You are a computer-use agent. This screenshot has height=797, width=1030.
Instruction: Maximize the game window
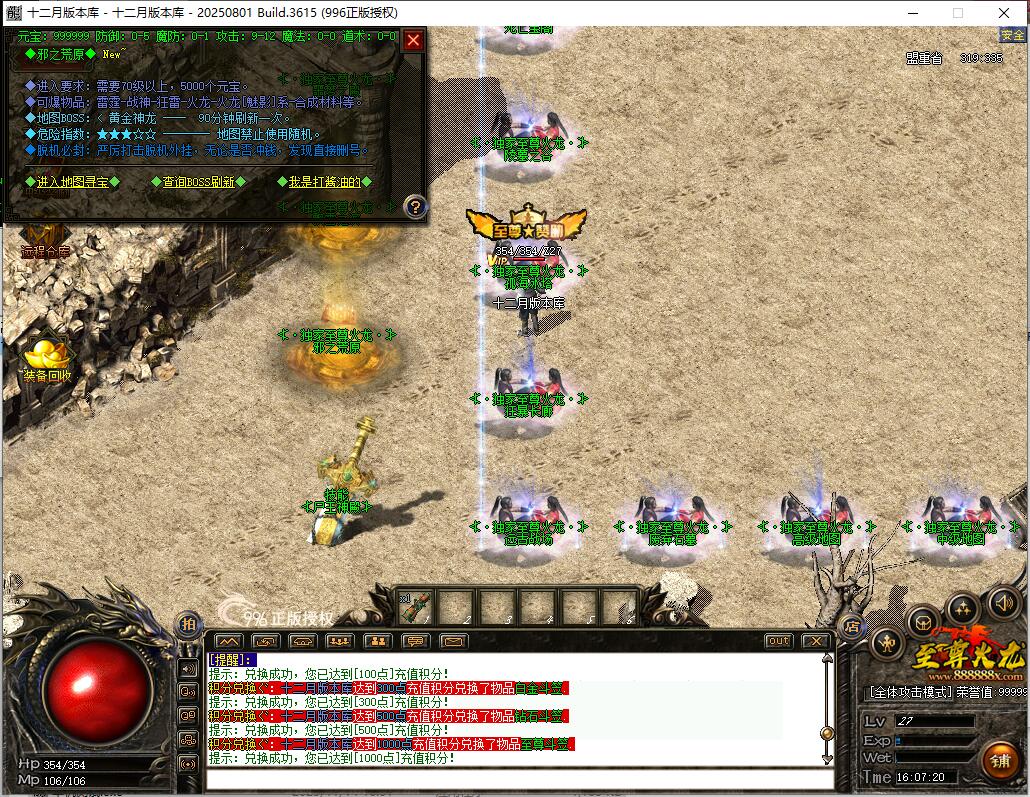click(x=957, y=13)
